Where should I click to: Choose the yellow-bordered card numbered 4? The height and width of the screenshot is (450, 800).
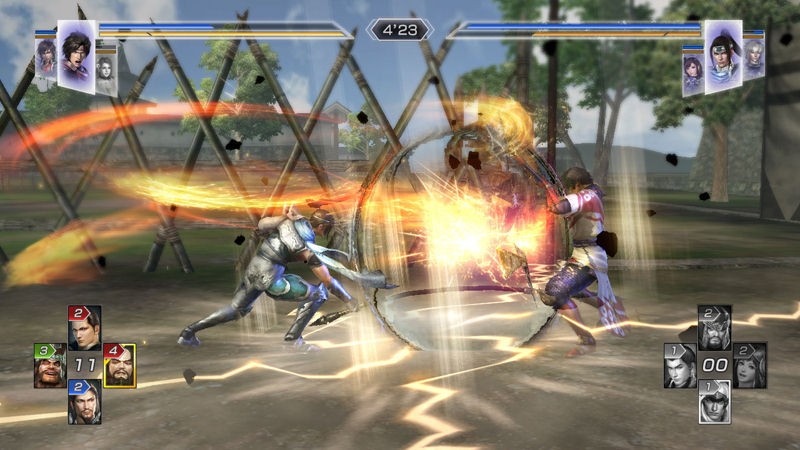click(x=119, y=365)
